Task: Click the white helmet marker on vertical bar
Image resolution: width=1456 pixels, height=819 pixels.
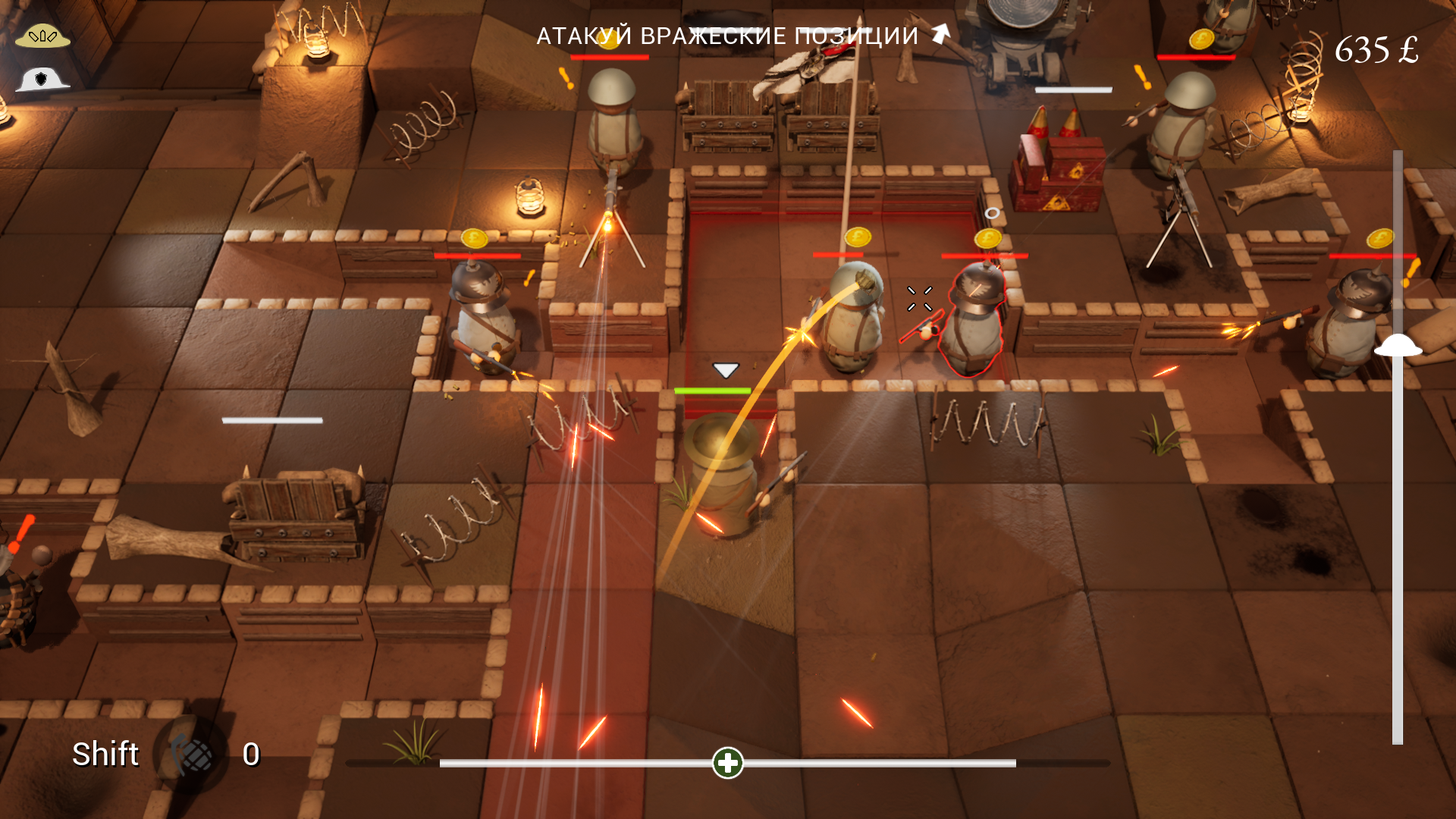Action: 1398,346
